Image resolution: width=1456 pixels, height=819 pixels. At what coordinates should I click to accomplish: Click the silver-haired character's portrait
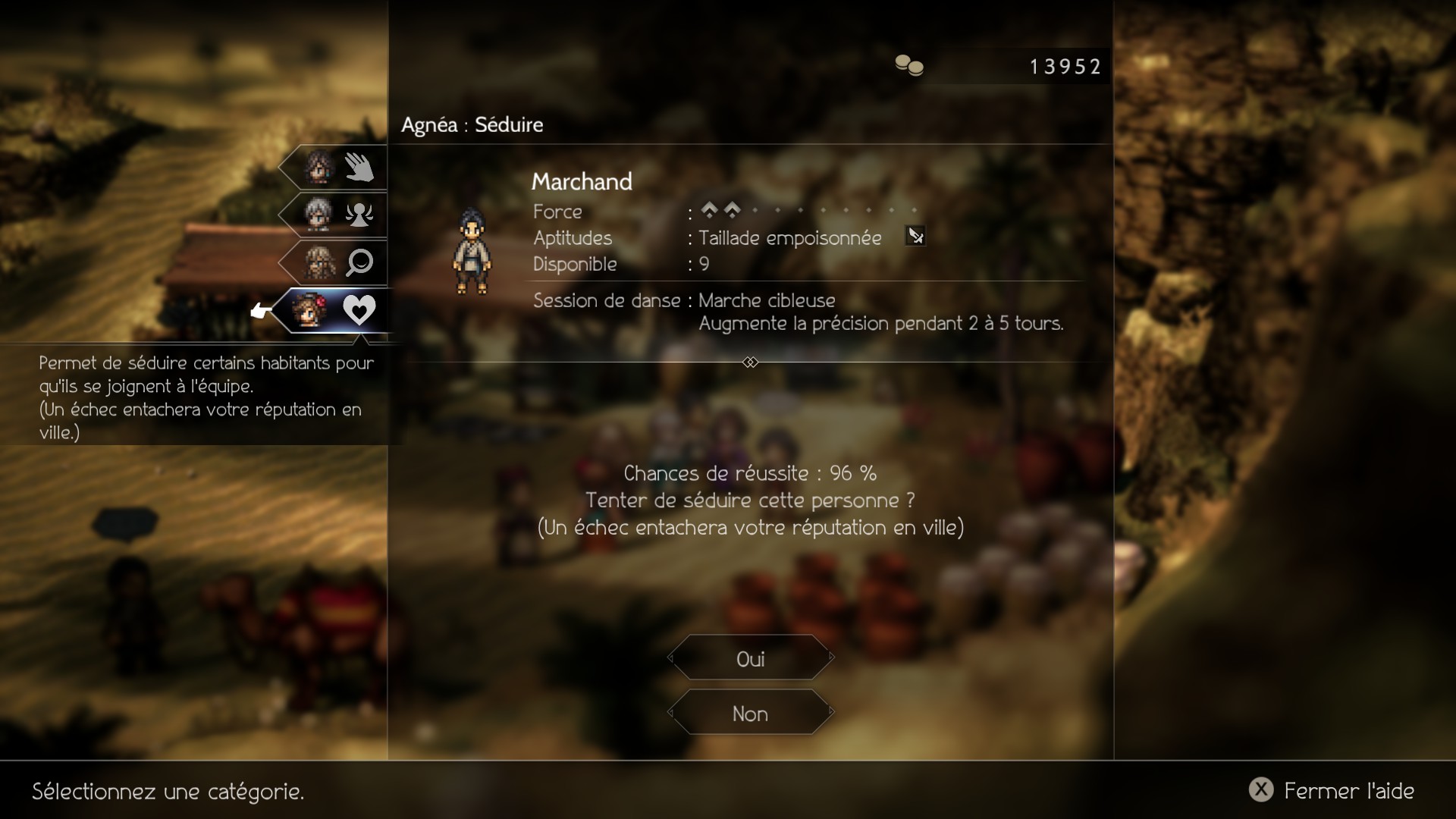click(x=318, y=215)
